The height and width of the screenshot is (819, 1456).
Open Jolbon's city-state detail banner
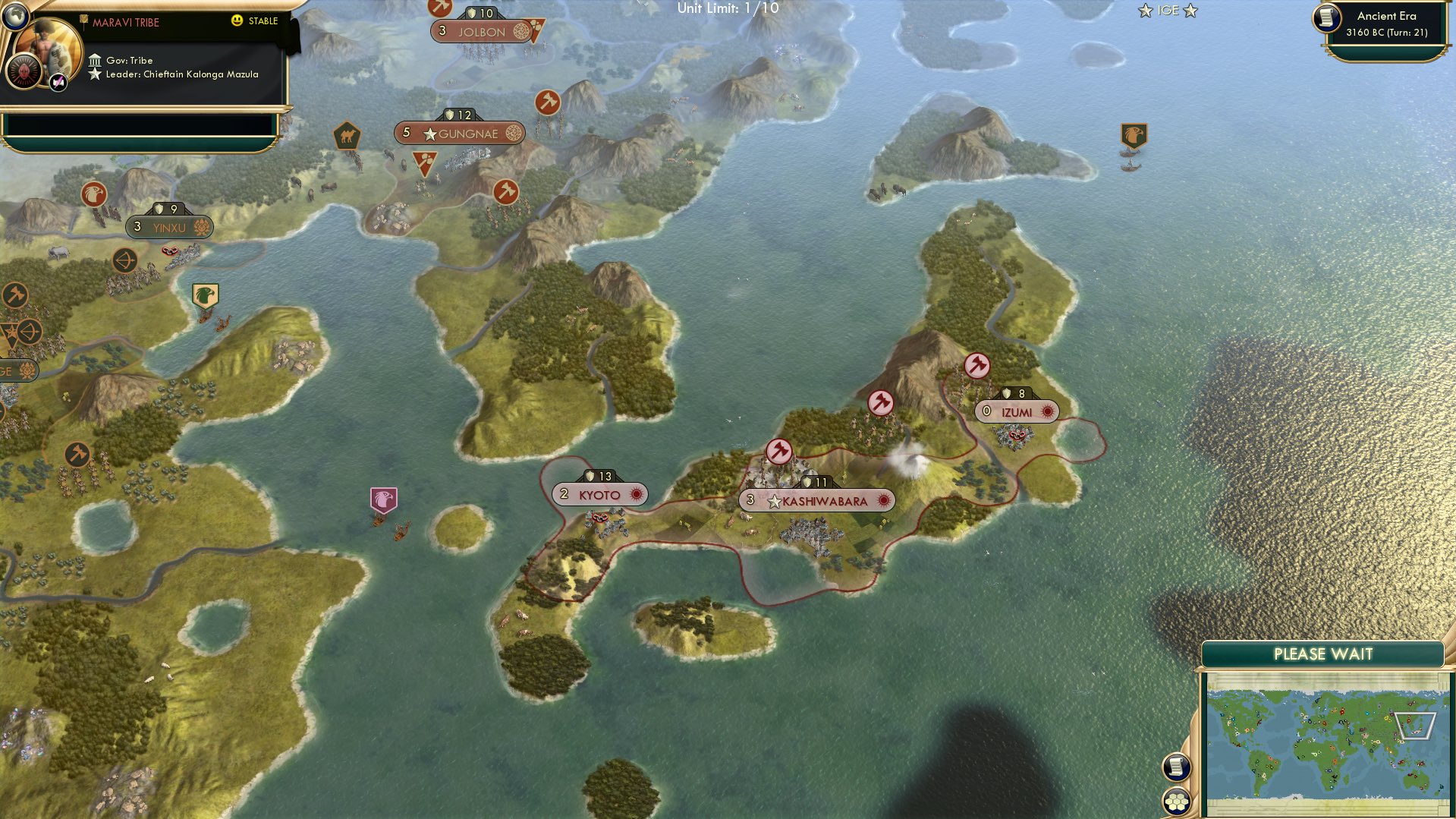483,31
